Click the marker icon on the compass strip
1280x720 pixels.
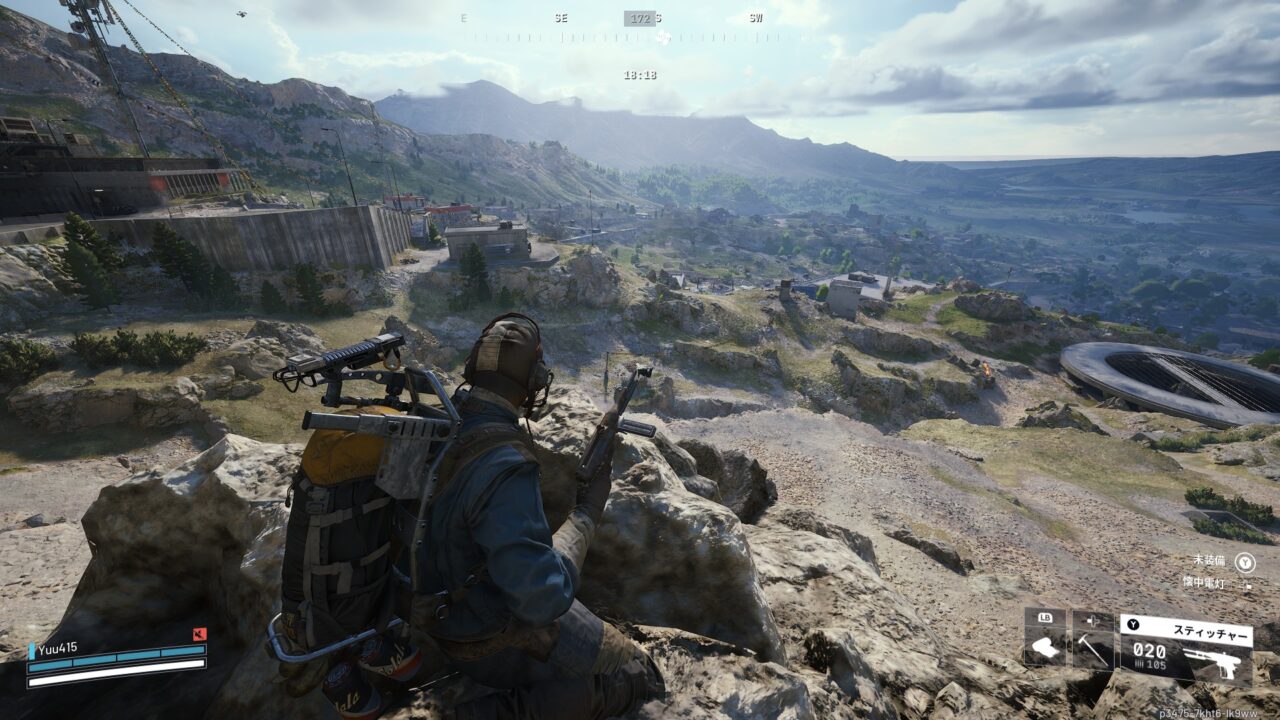coord(661,38)
